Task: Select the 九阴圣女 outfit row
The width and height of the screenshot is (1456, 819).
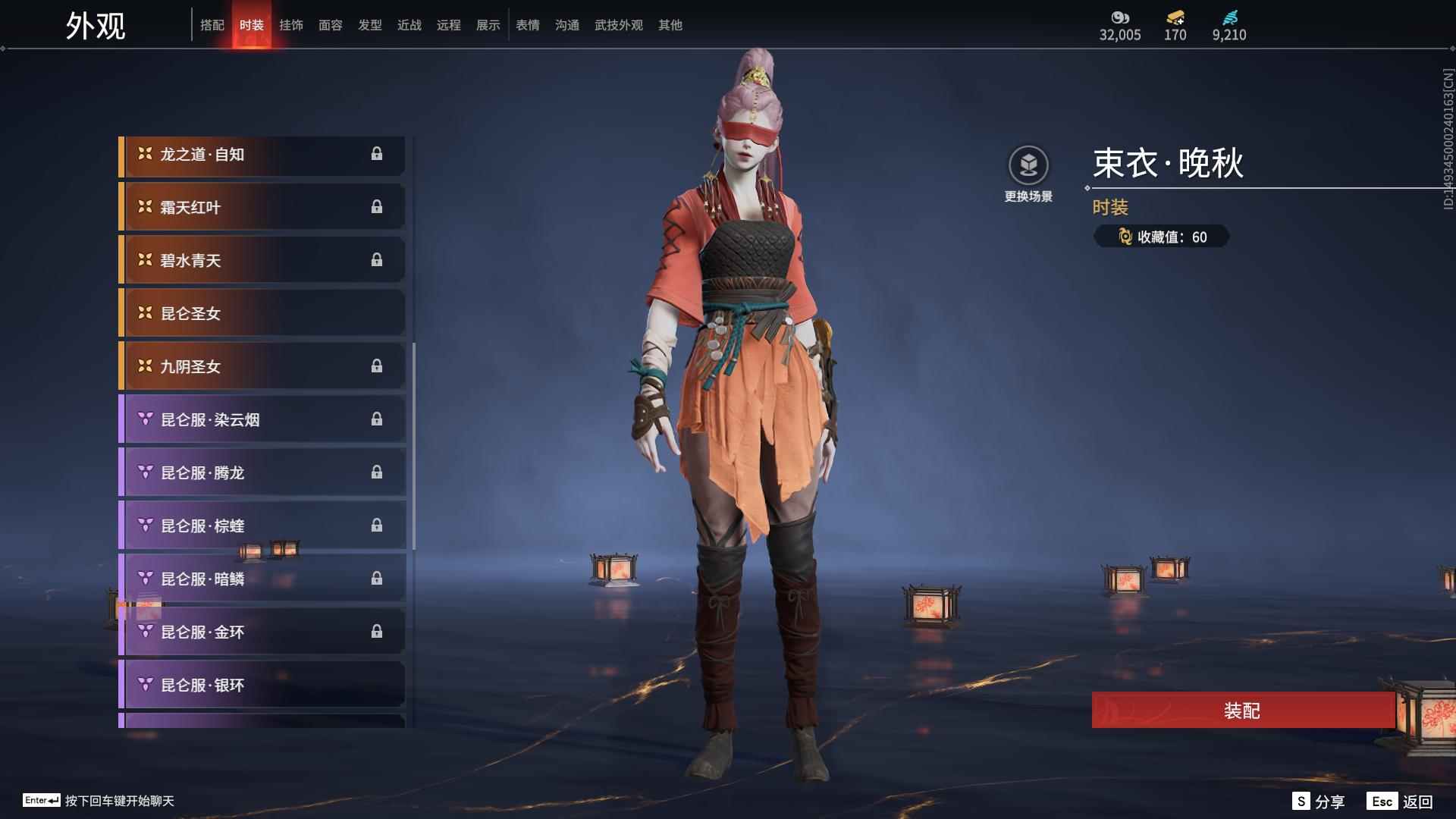Action: click(x=262, y=367)
